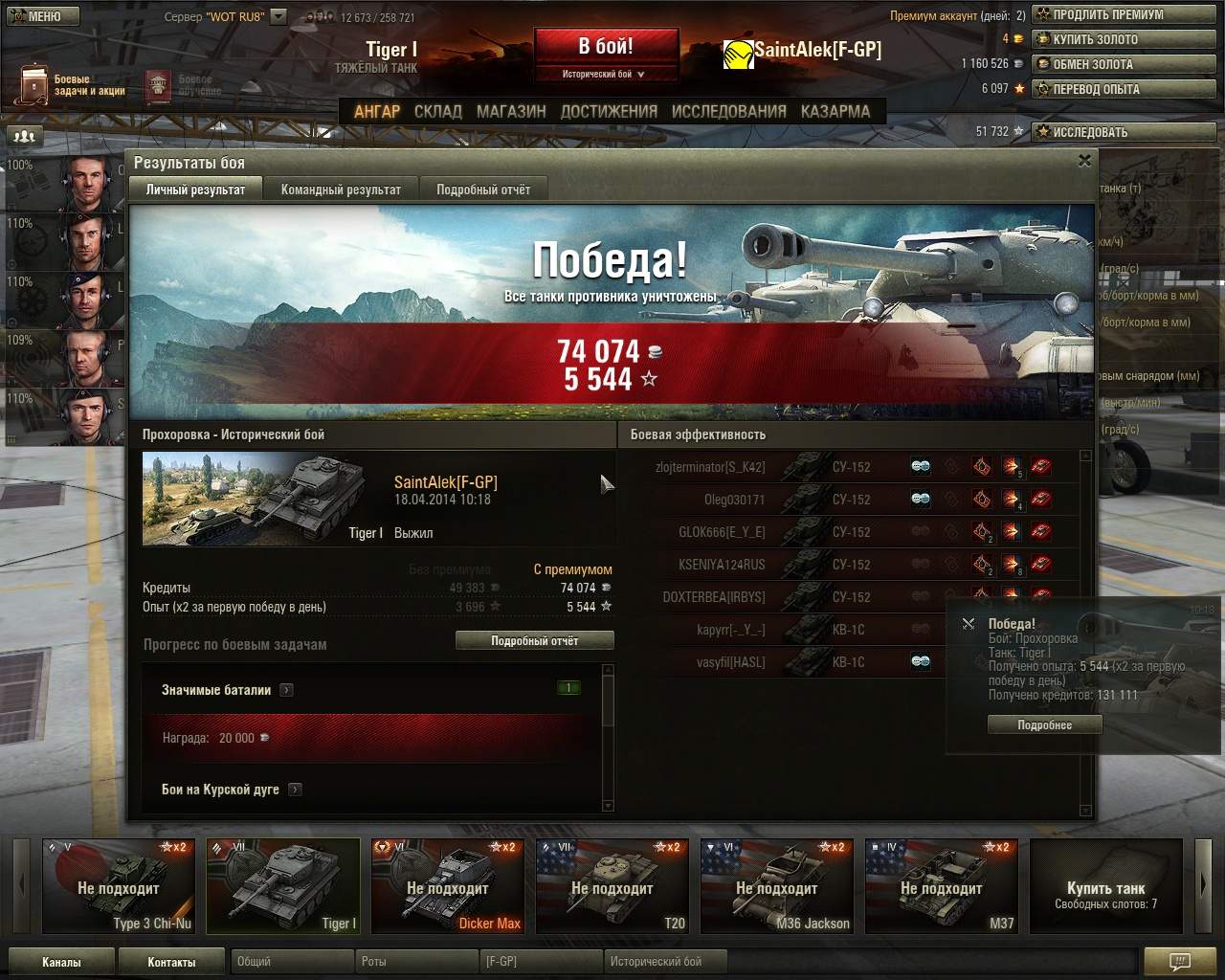
Task: Go to Склад section
Action: coord(437,111)
